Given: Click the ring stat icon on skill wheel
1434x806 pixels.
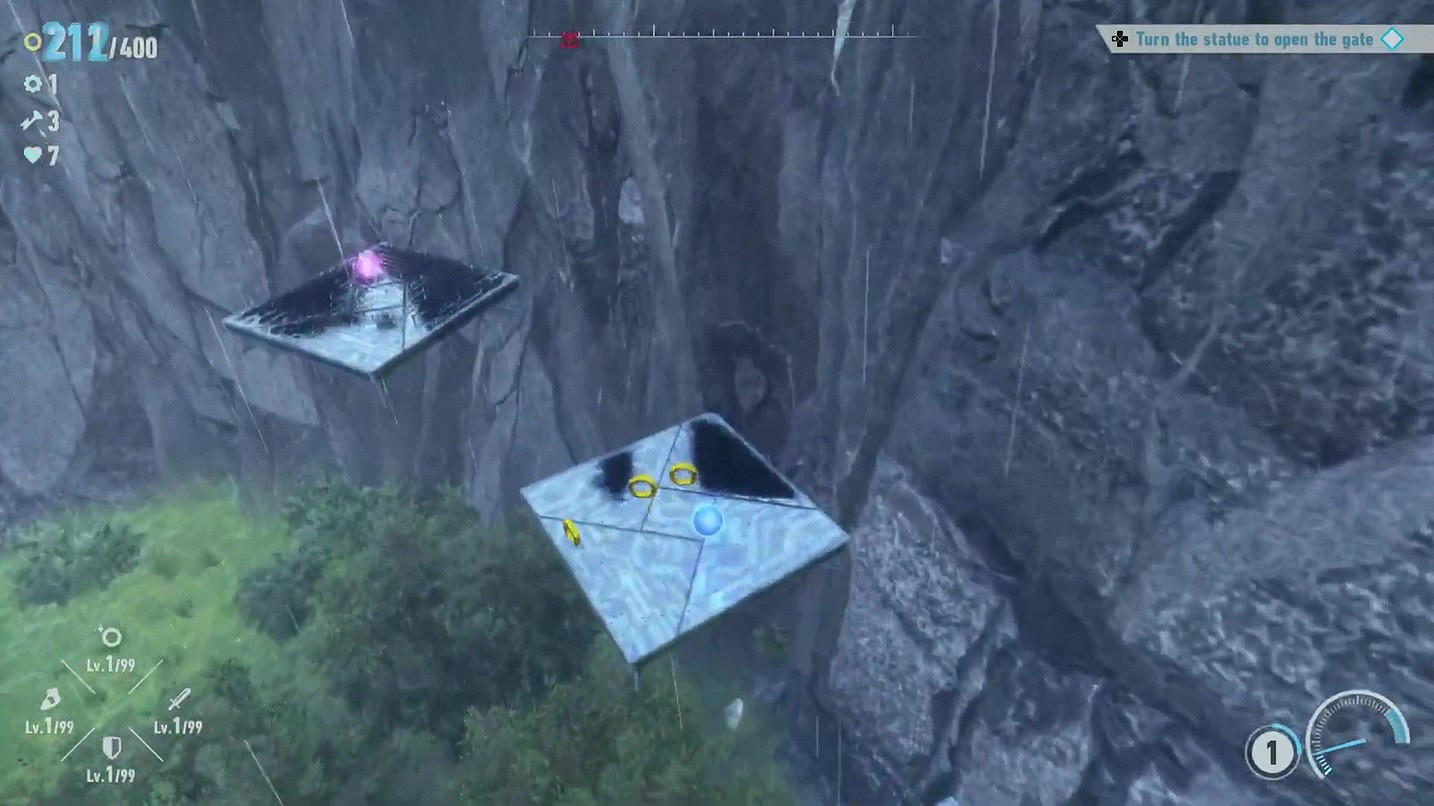Looking at the screenshot, I should 111,635.
